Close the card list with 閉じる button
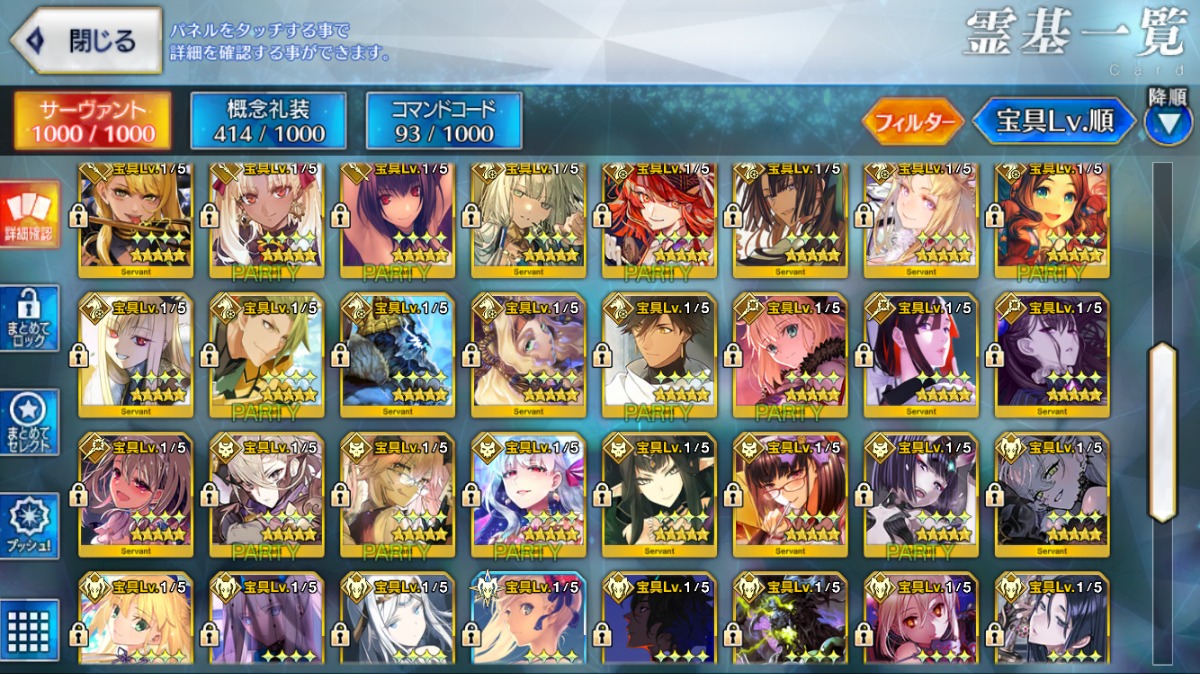 (86, 41)
